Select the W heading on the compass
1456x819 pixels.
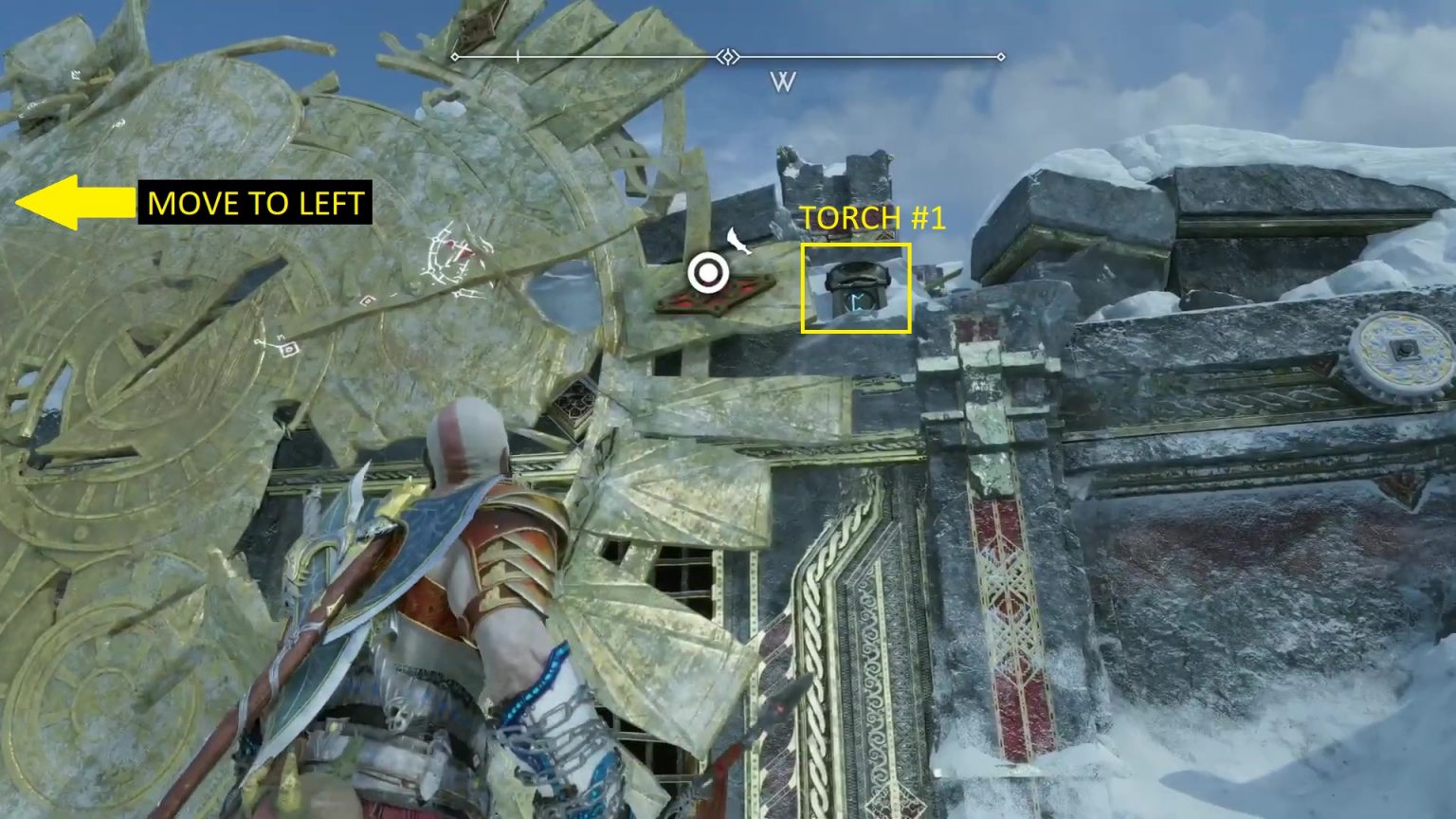[x=782, y=82]
